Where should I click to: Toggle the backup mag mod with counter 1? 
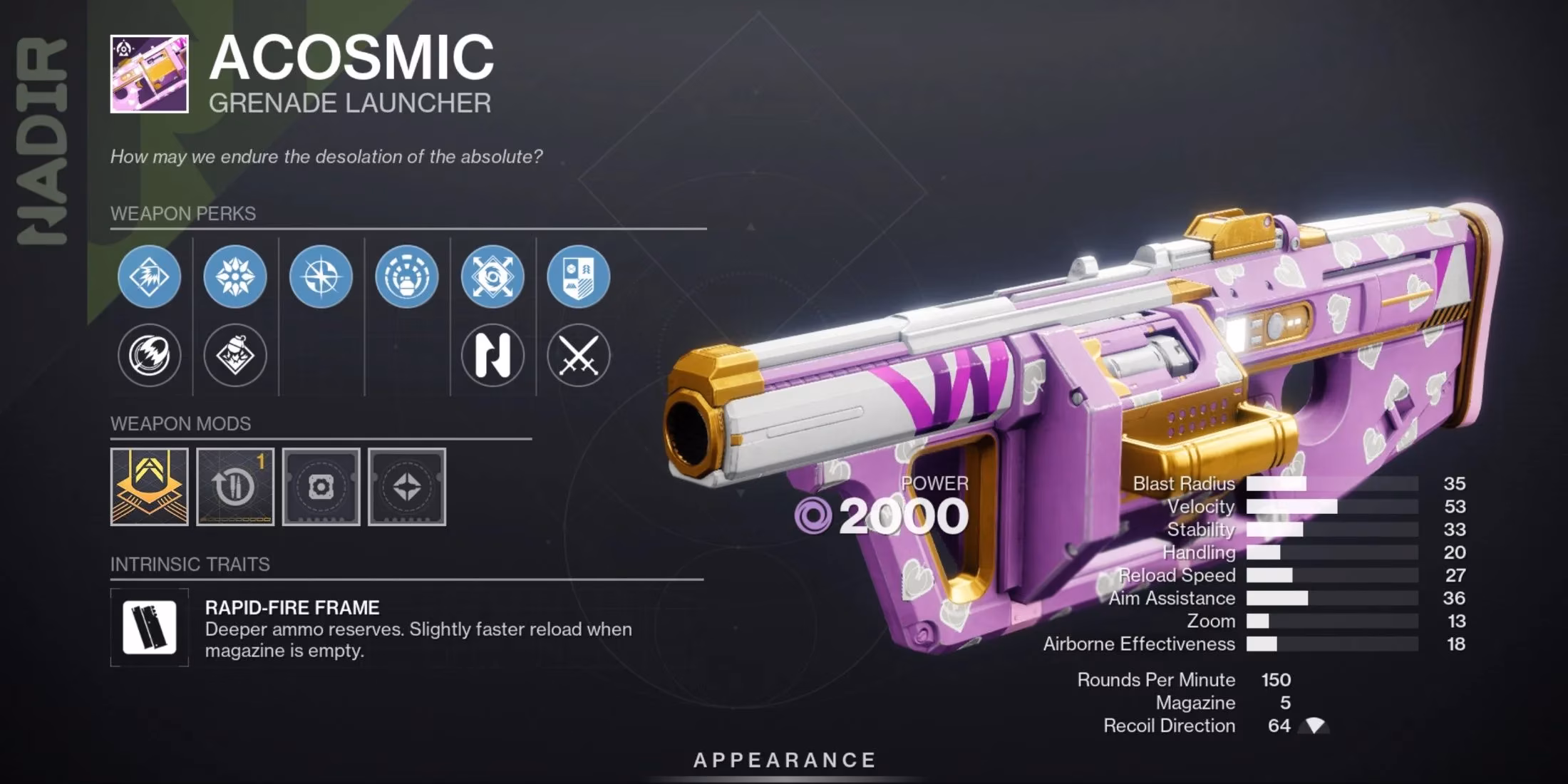point(235,488)
